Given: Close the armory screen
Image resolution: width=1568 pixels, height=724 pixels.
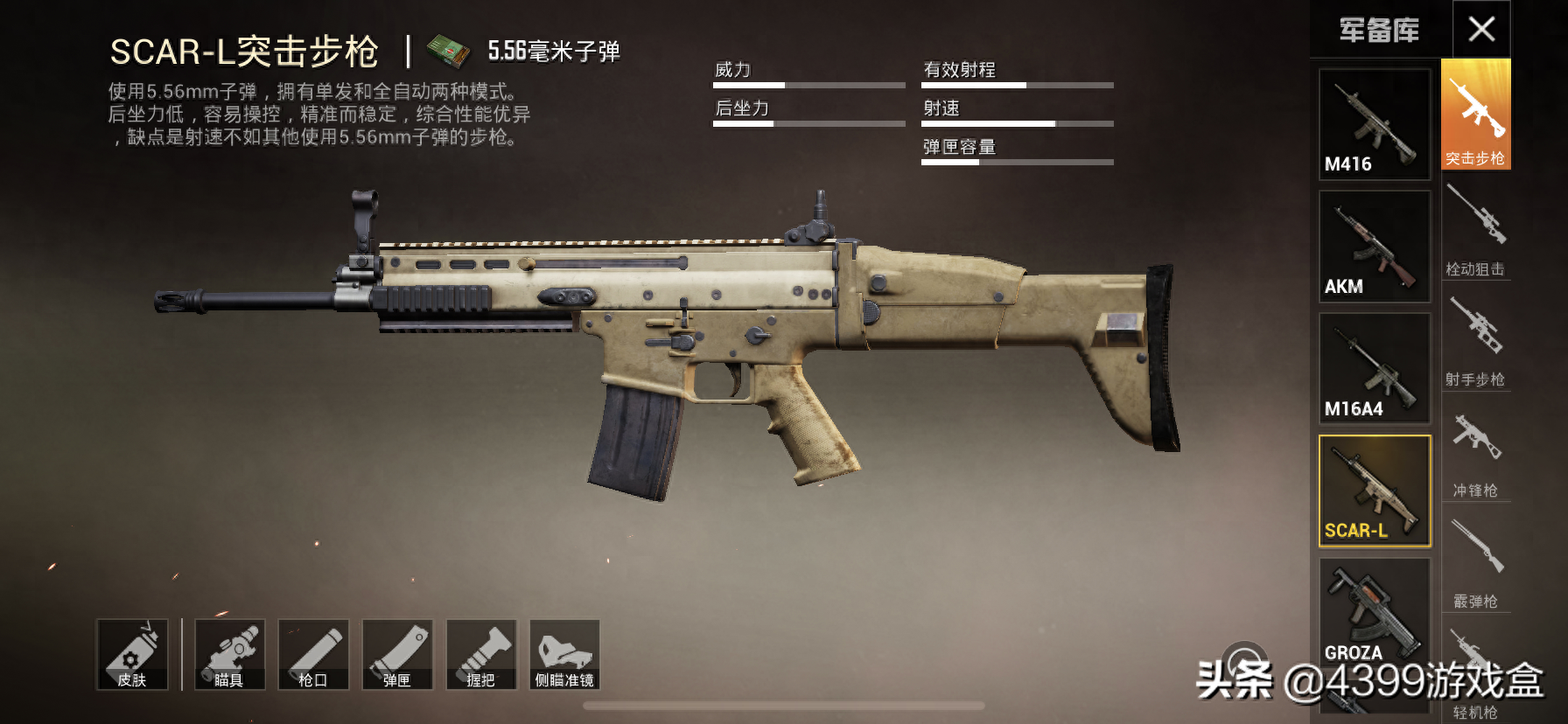Looking at the screenshot, I should pos(1481,30).
